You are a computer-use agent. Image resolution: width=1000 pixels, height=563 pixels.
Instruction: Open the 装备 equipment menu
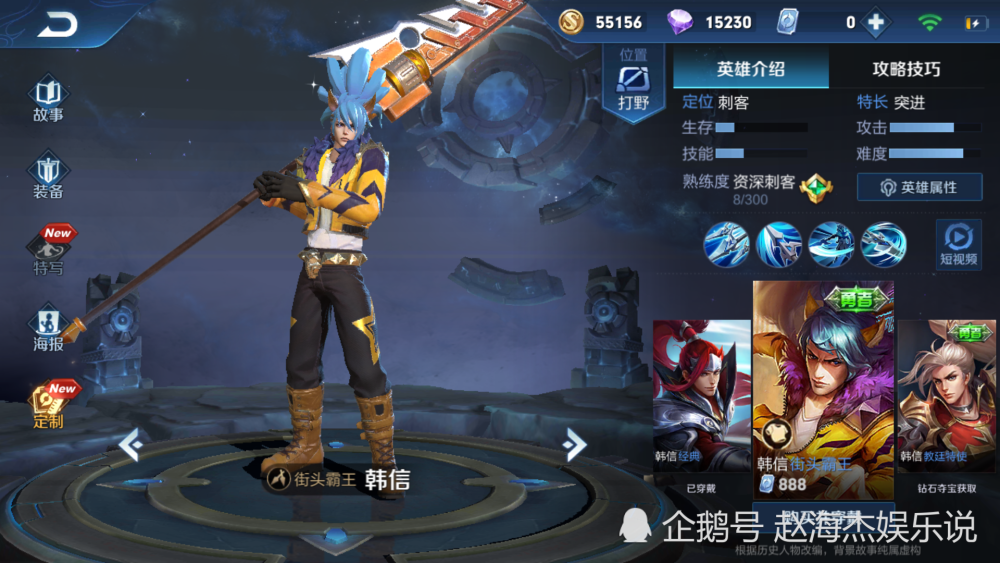48,175
